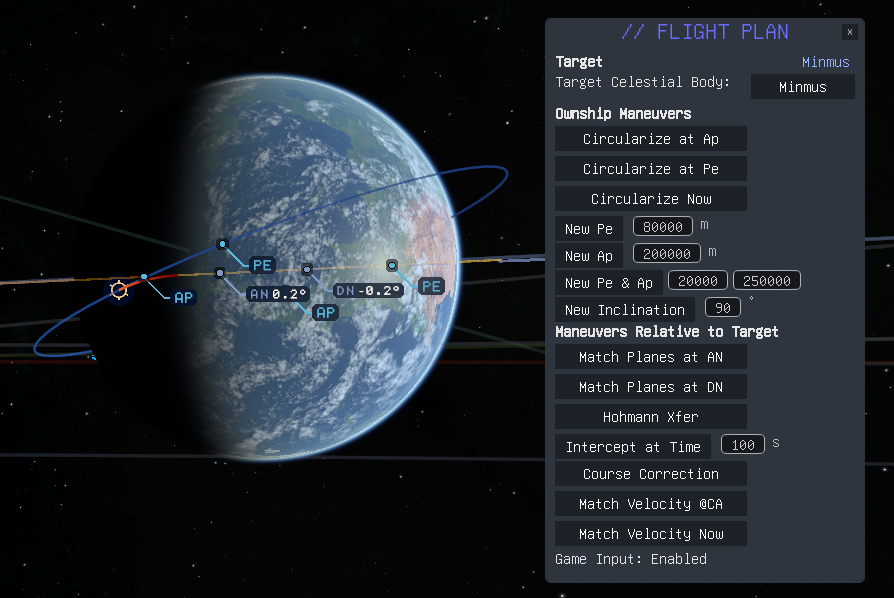Edit the New Ap 200000 value field
Image resolution: width=894 pixels, height=598 pixels.
tap(667, 254)
